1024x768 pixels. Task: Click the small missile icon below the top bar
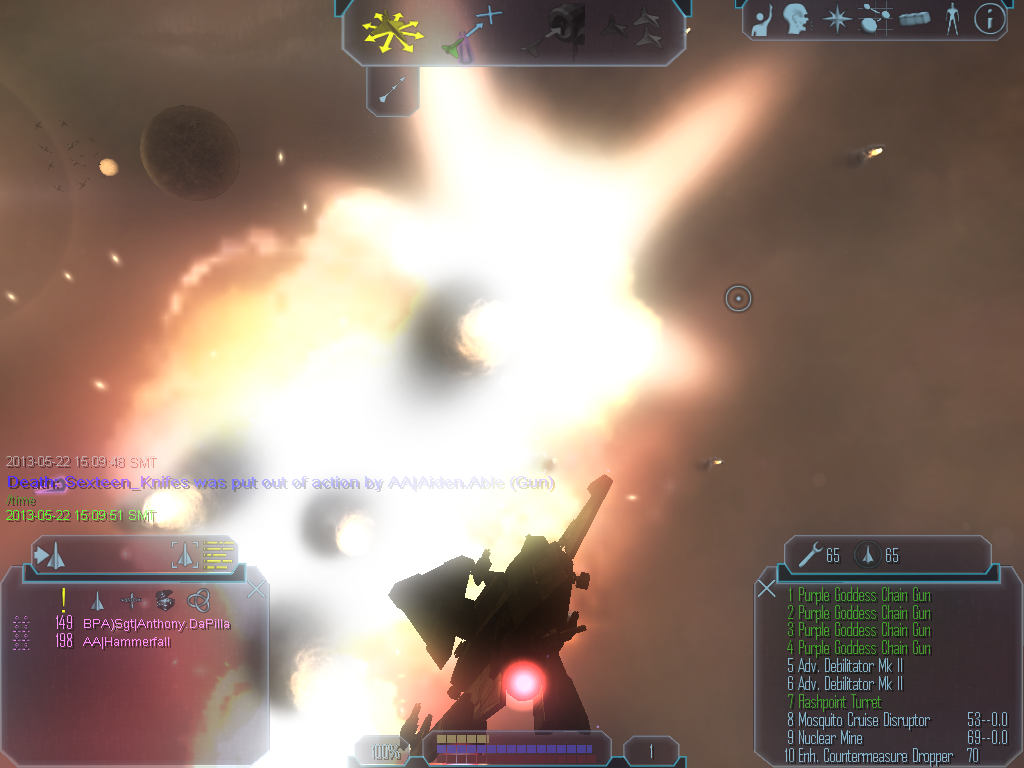coord(392,91)
